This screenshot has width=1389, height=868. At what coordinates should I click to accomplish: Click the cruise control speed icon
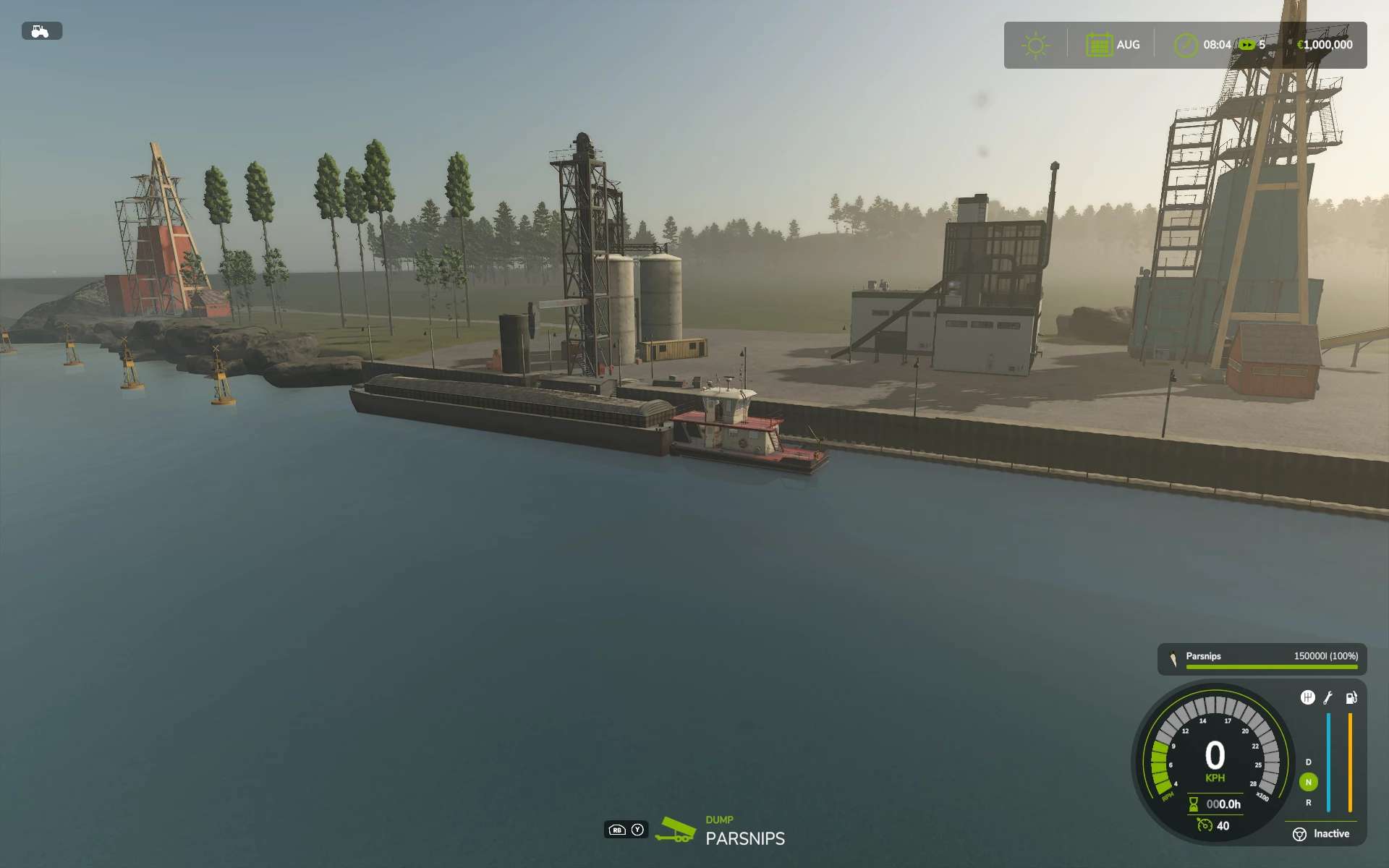pos(1205,825)
